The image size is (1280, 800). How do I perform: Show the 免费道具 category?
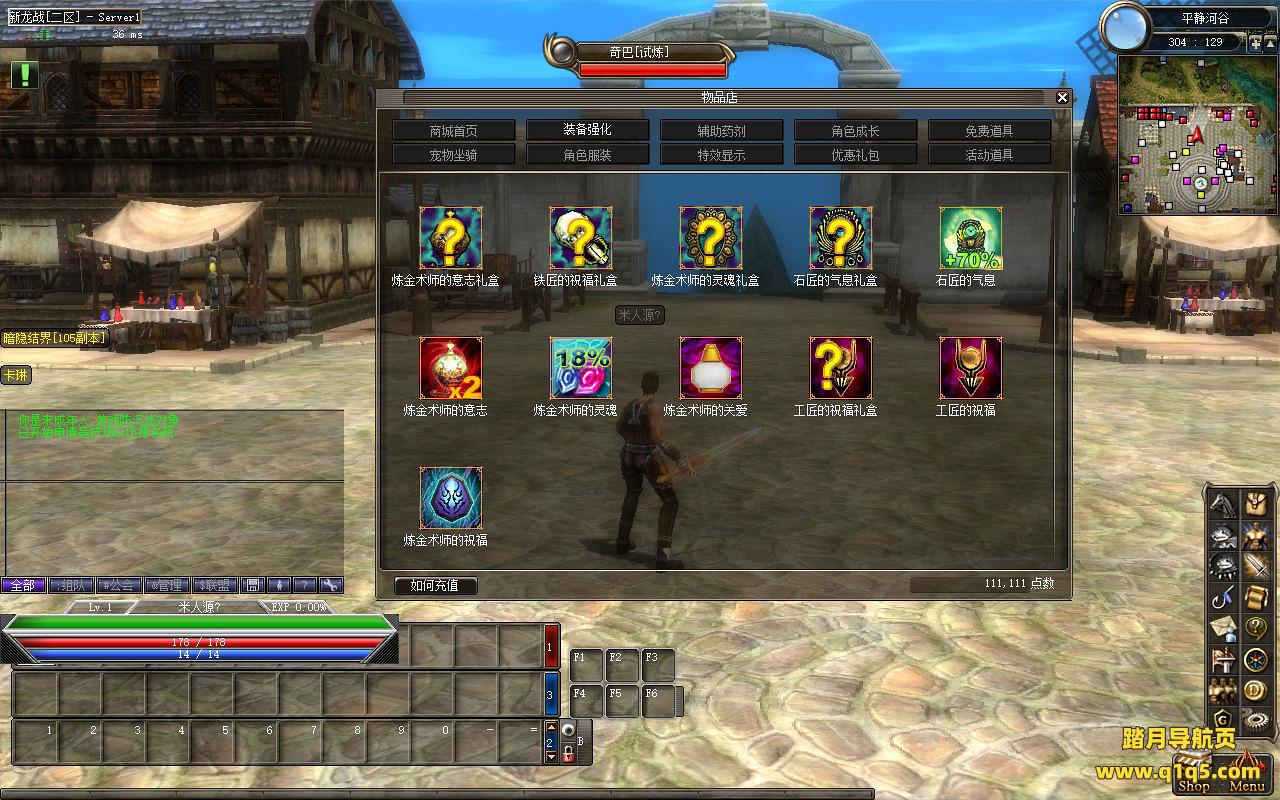990,131
